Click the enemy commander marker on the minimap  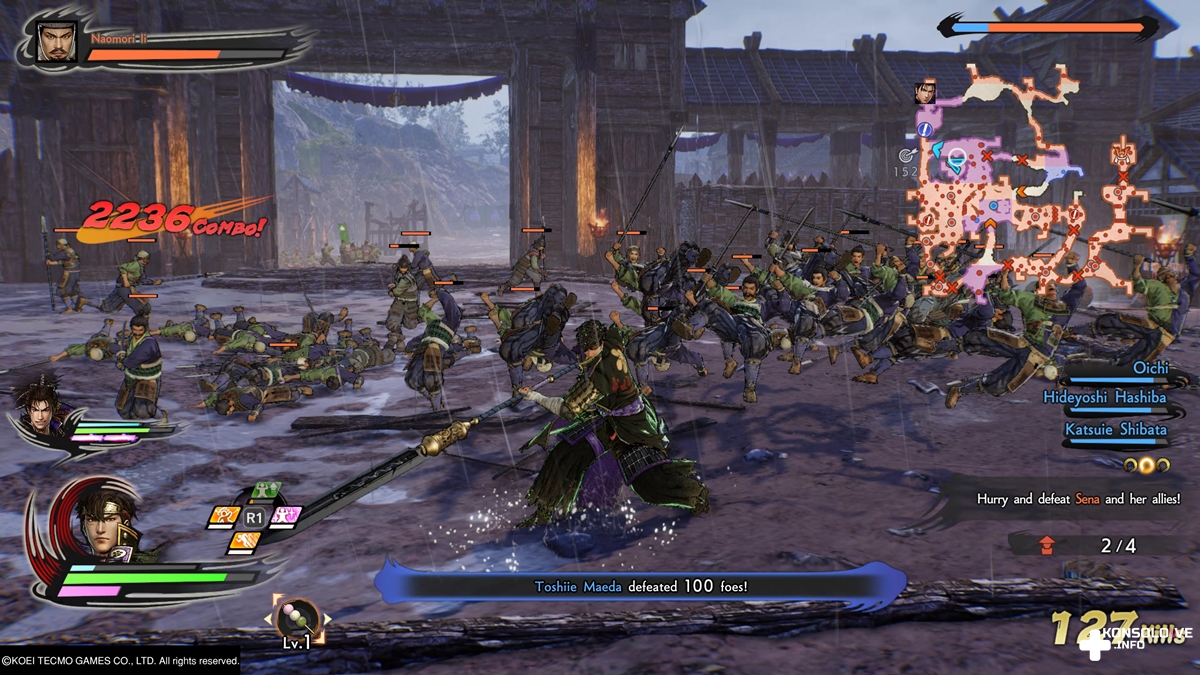tap(1122, 156)
